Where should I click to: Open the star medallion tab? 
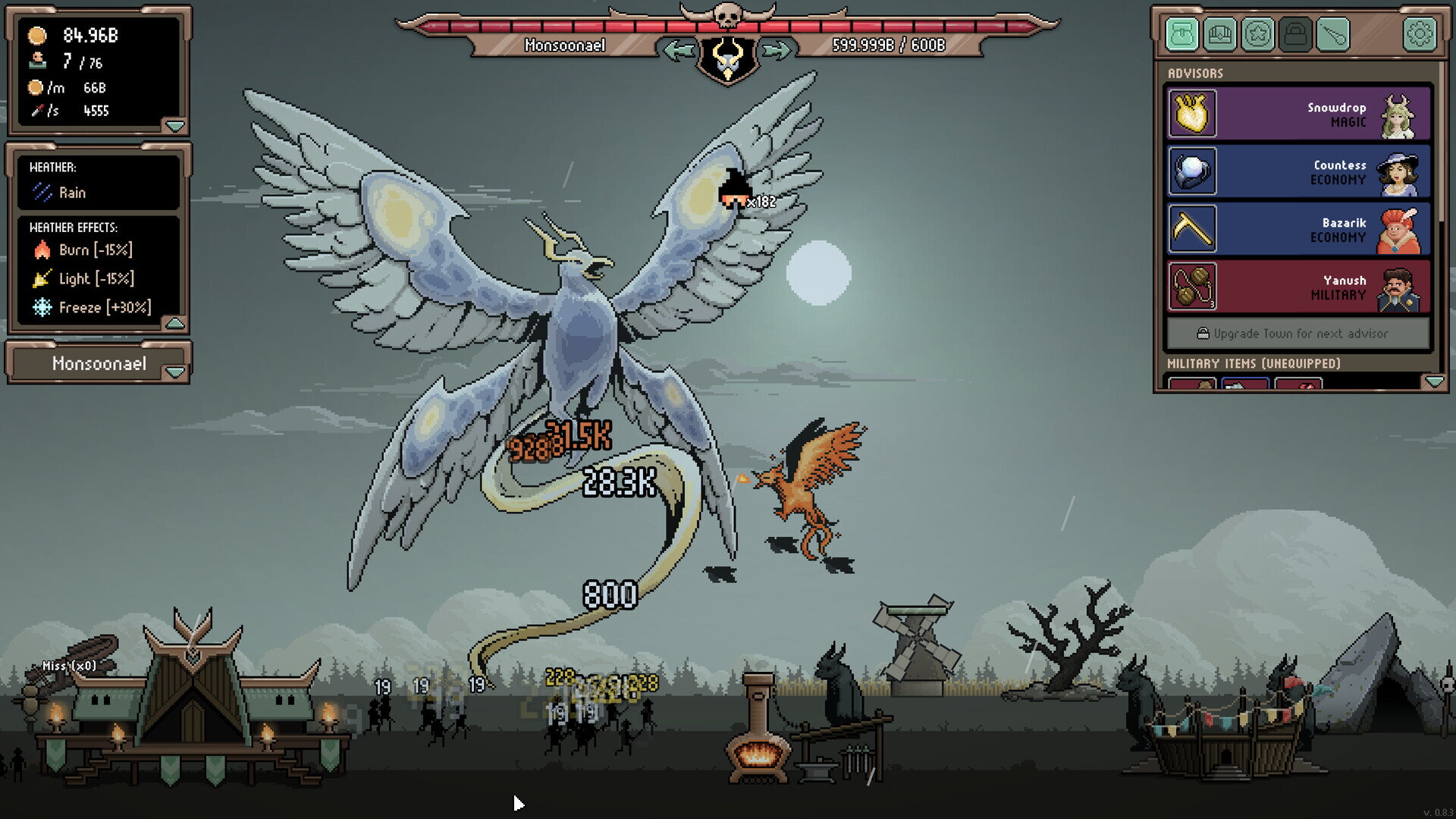coord(1258,34)
